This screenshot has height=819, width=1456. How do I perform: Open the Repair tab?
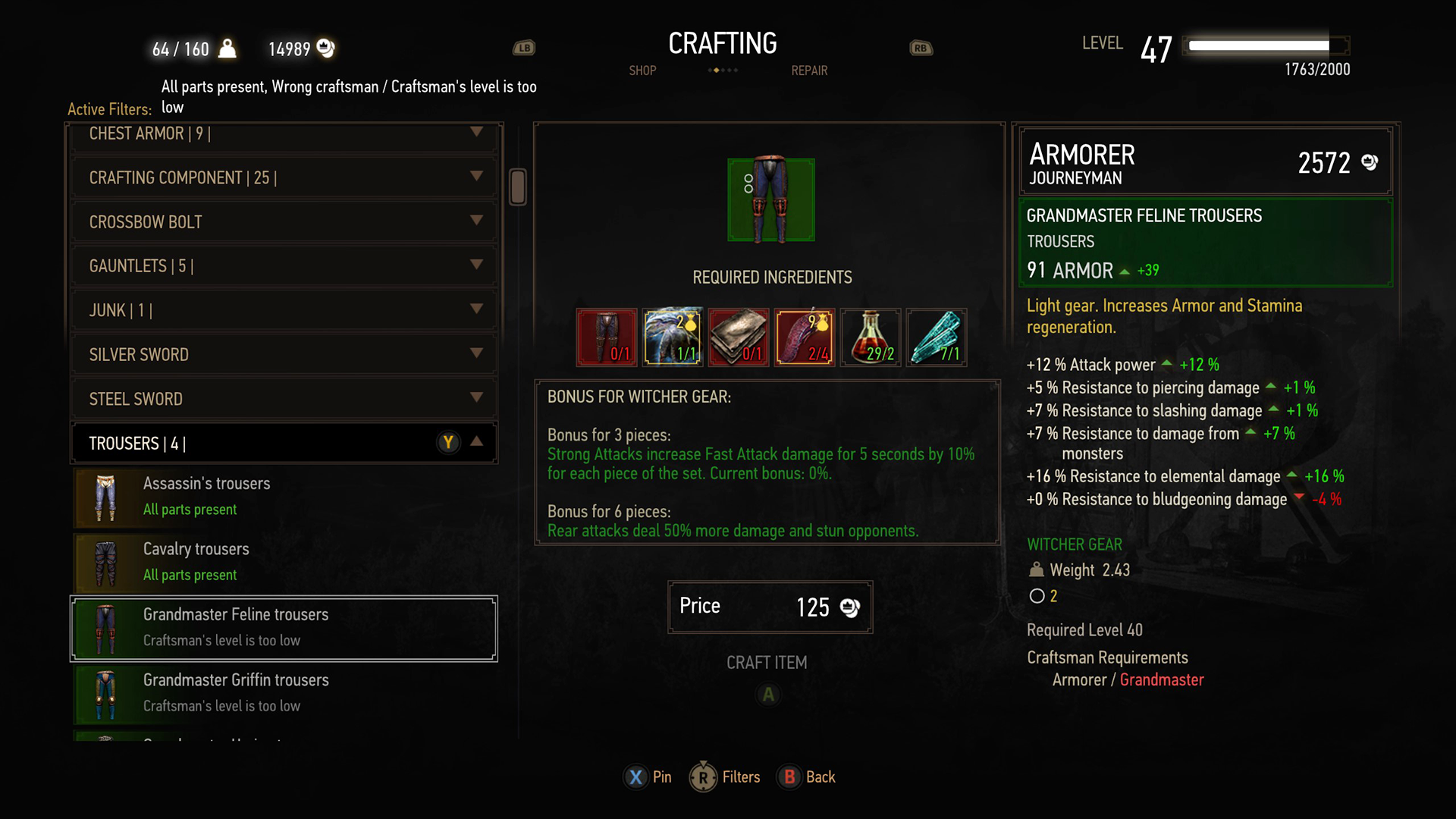click(808, 71)
